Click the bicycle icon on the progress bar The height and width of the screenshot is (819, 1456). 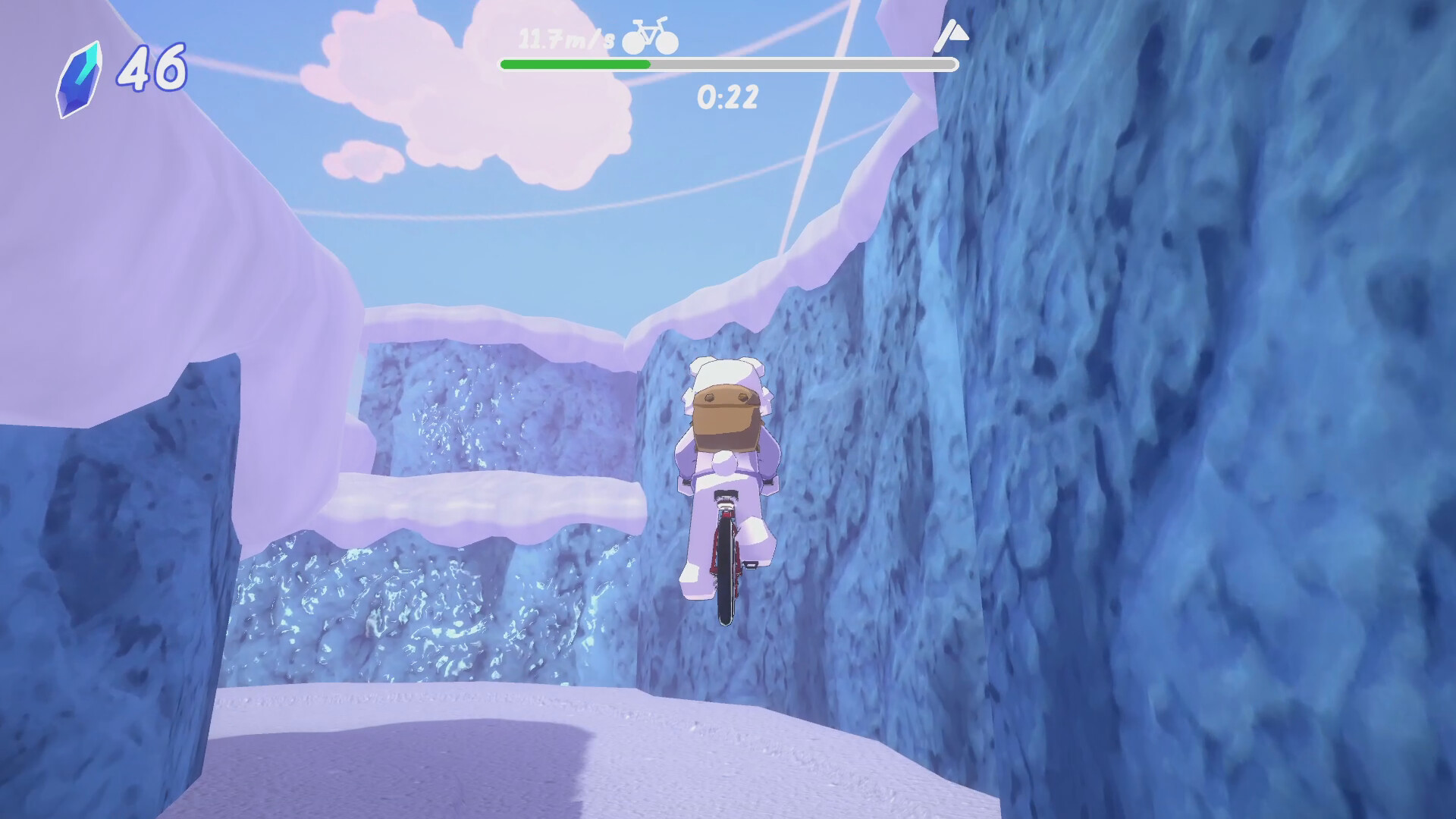[x=648, y=38]
